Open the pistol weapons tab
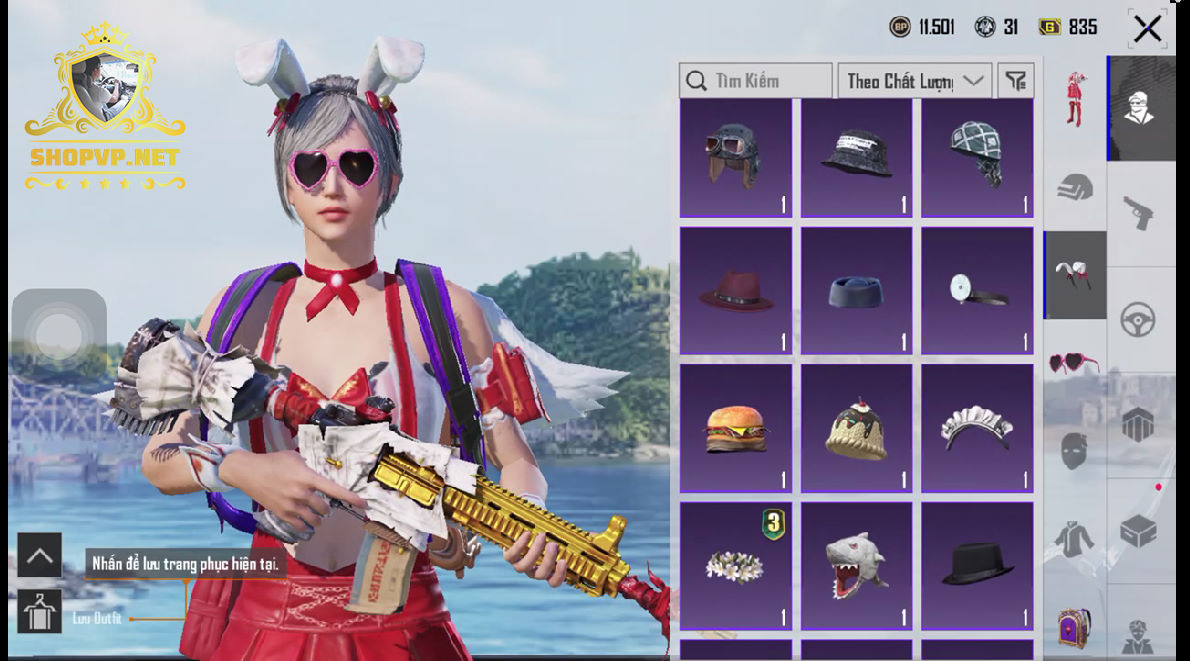This screenshot has height=661, width=1190. click(x=1139, y=212)
